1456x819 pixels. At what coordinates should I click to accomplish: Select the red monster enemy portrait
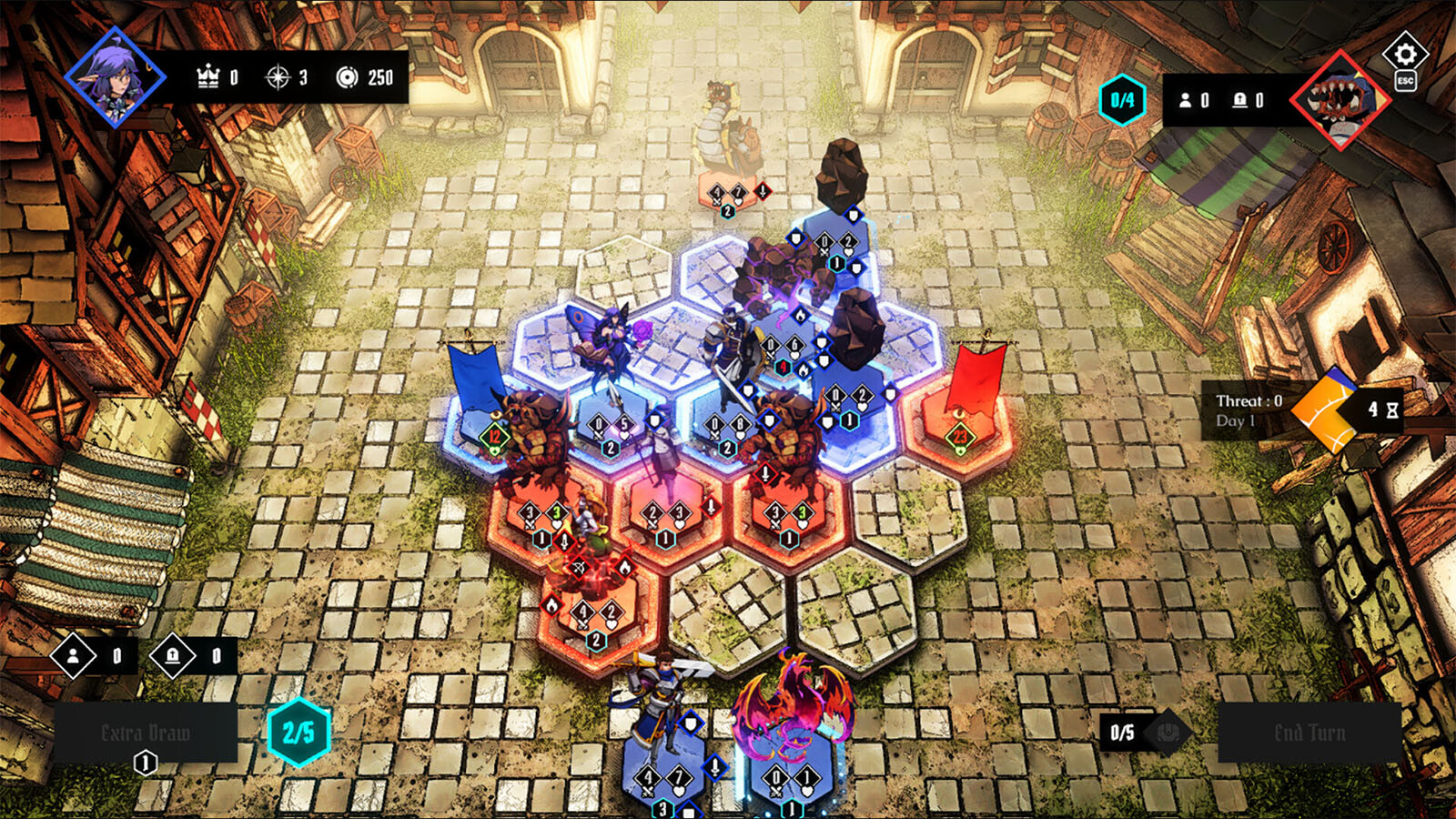point(1340,100)
